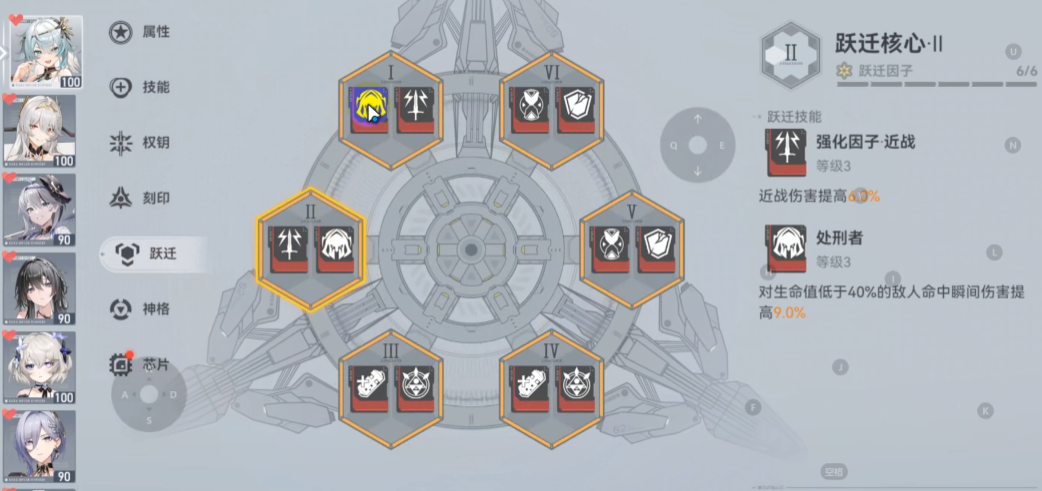This screenshot has width=1042, height=491.
Task: Click the 跃迁核心·II hexagon emblem
Action: [791, 55]
